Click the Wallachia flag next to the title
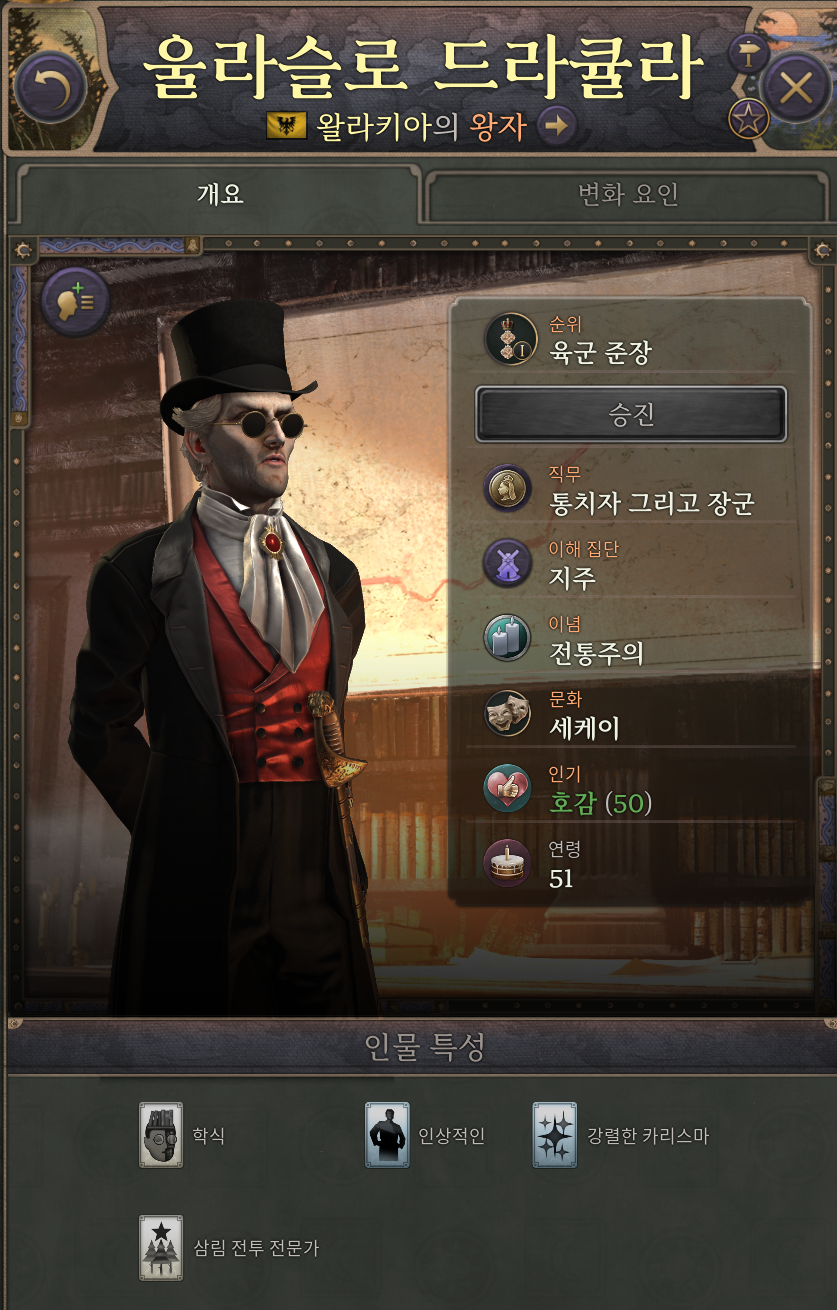Viewport: 837px width, 1310px height. click(x=286, y=126)
